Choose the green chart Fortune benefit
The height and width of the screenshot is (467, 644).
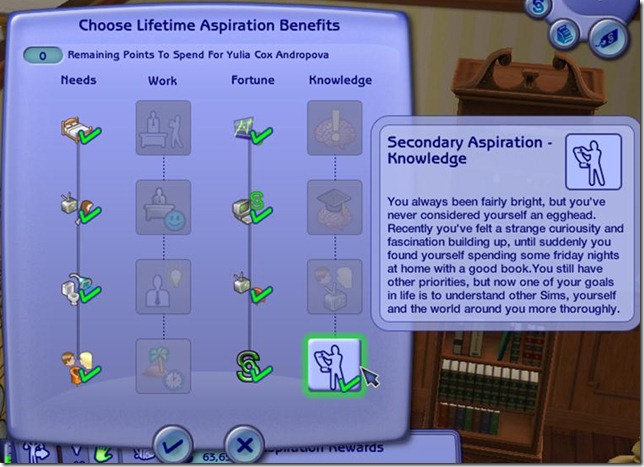[x=249, y=128]
